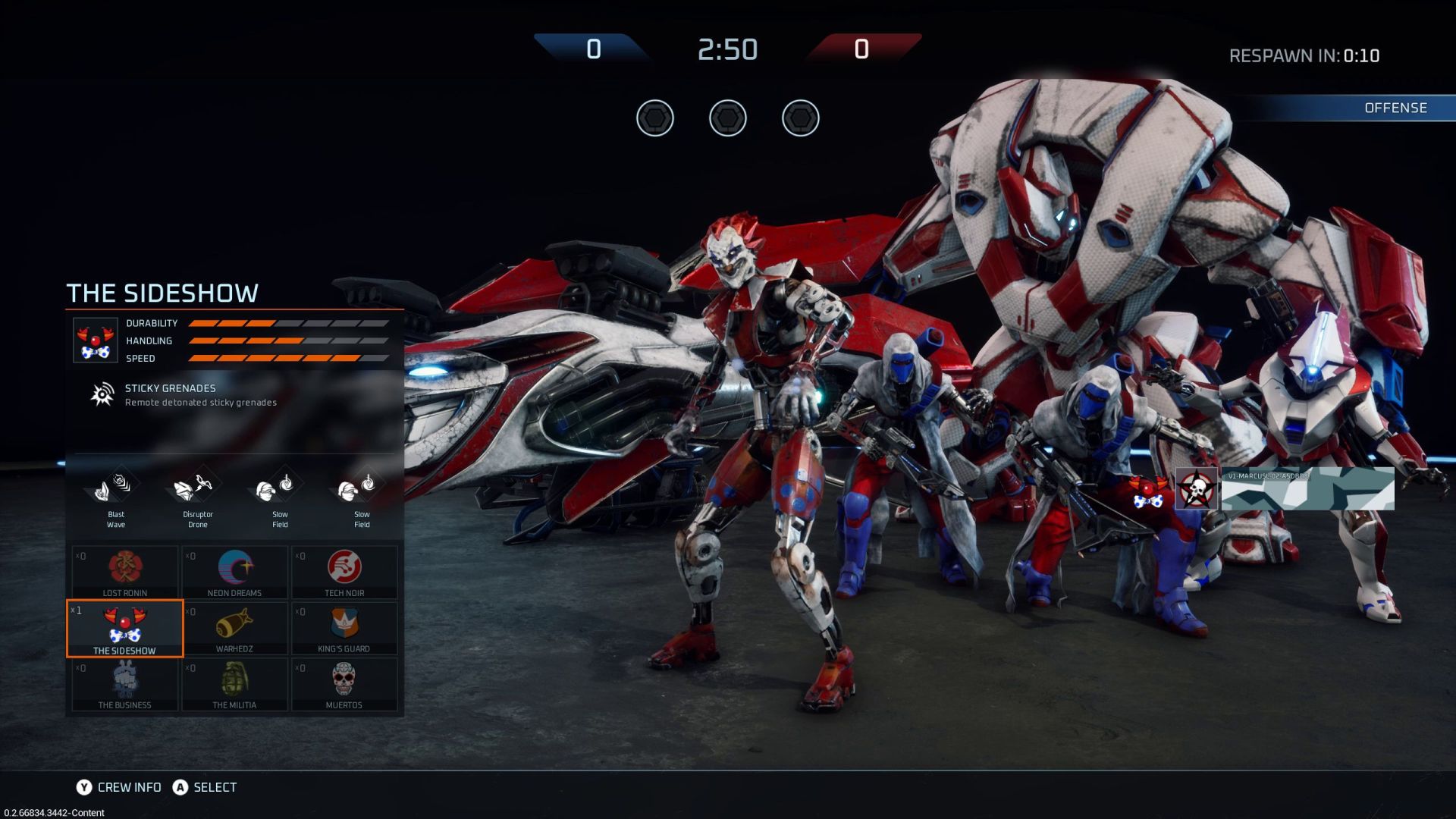Select the Muertos crew tile

coord(344,684)
